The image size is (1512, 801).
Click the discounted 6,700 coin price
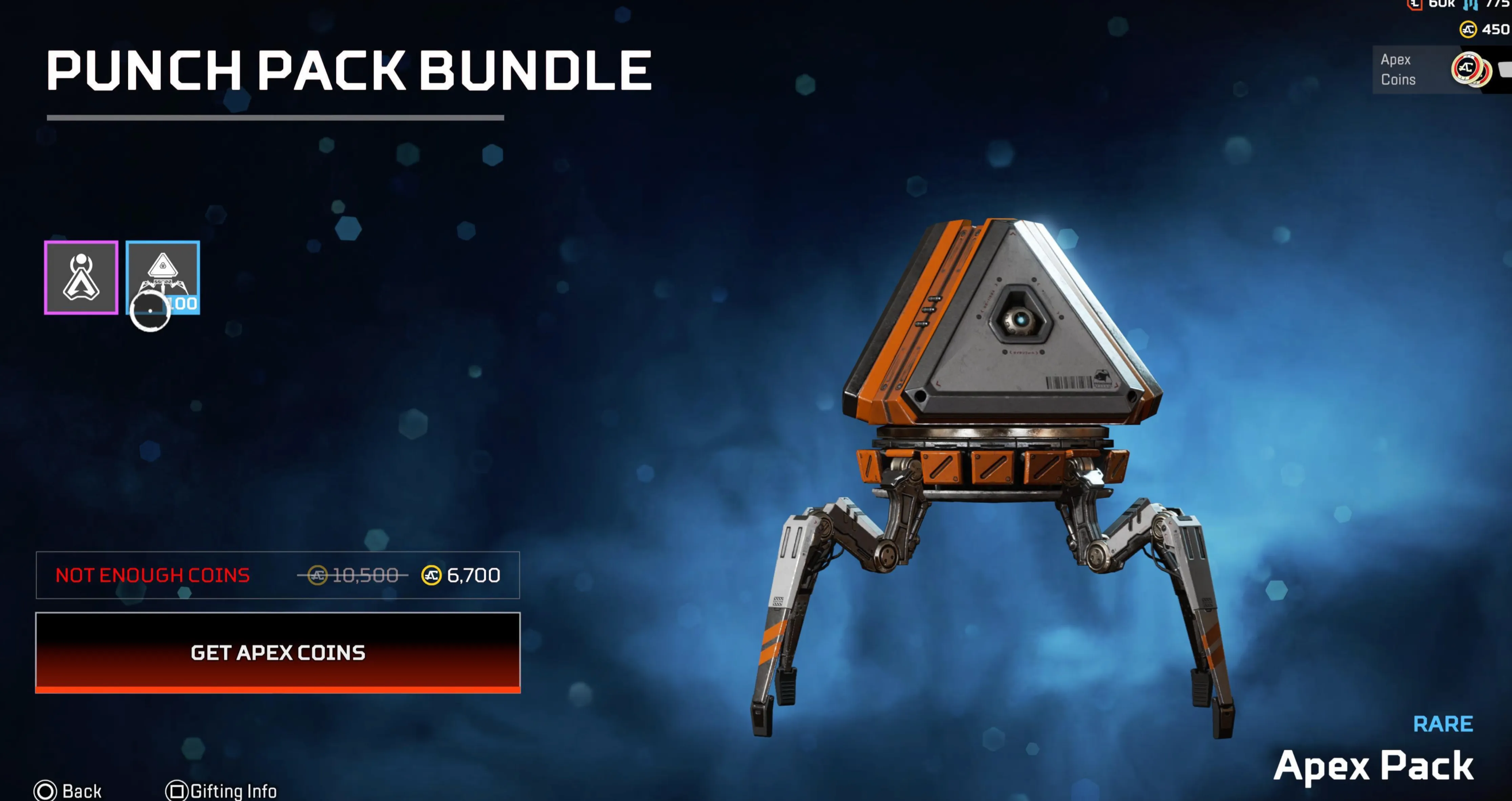464,575
